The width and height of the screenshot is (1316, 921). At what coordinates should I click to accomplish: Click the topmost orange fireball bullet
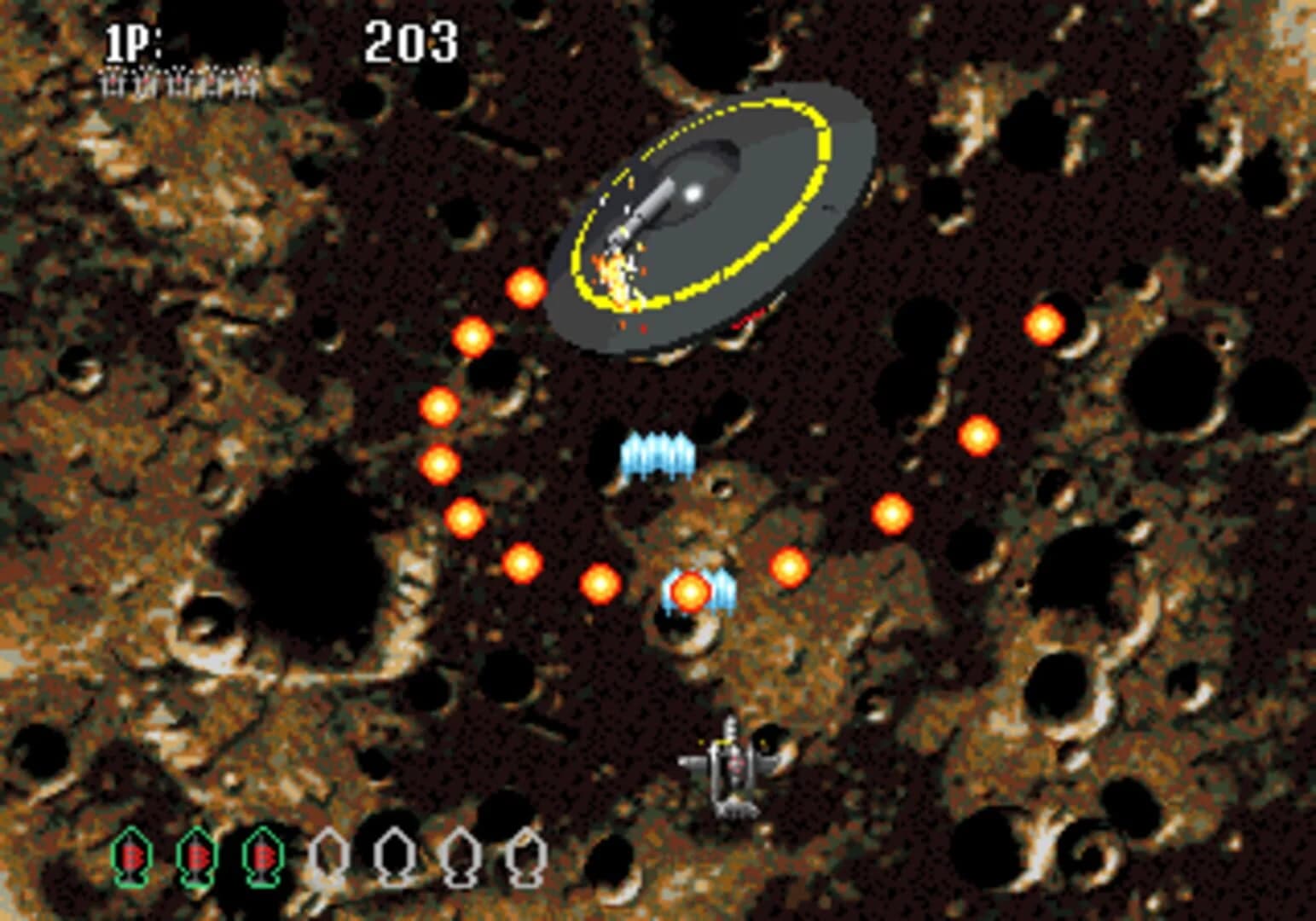[526, 290]
